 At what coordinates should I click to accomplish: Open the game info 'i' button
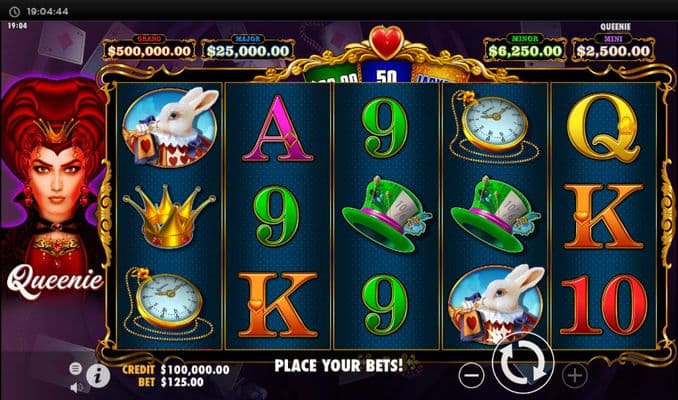[x=98, y=375]
